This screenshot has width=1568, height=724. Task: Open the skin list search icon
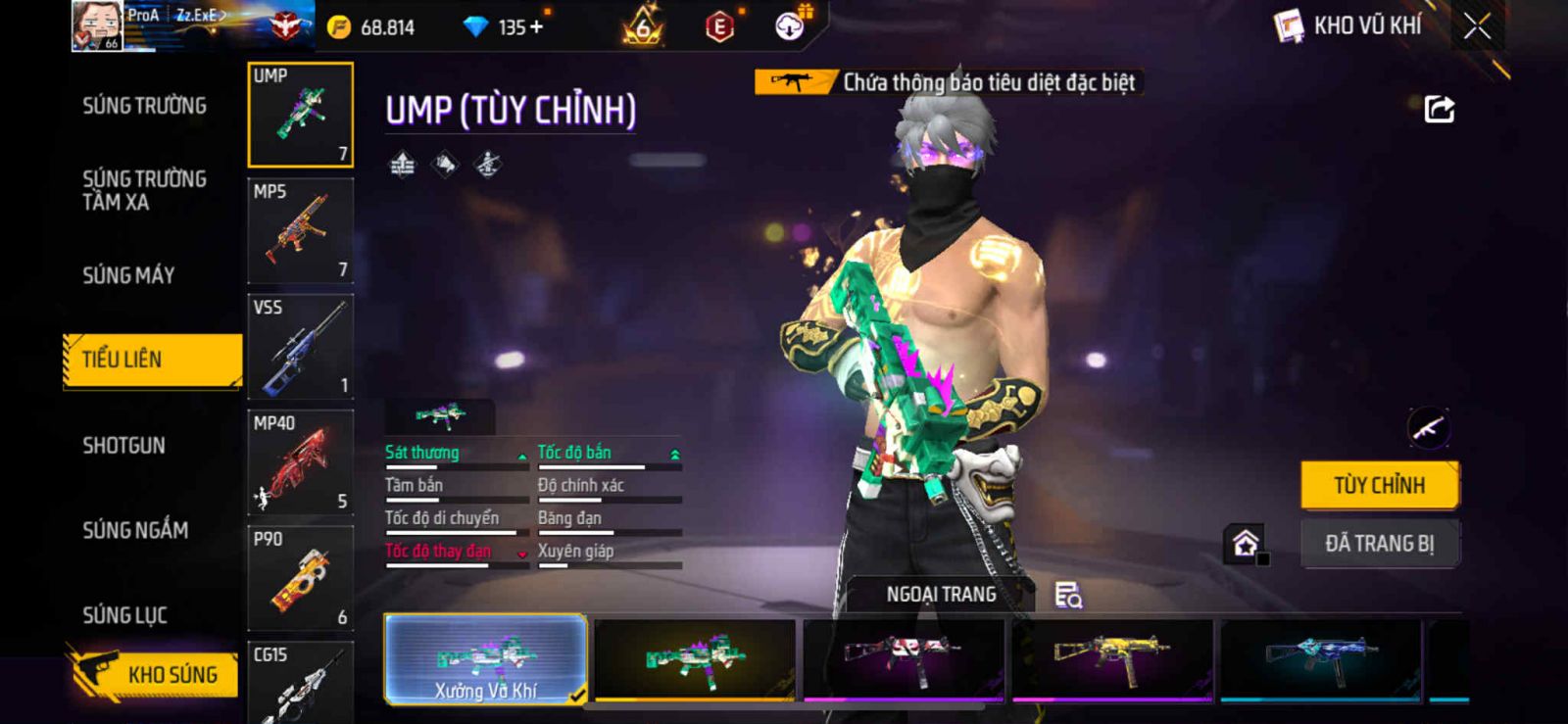click(x=1067, y=595)
